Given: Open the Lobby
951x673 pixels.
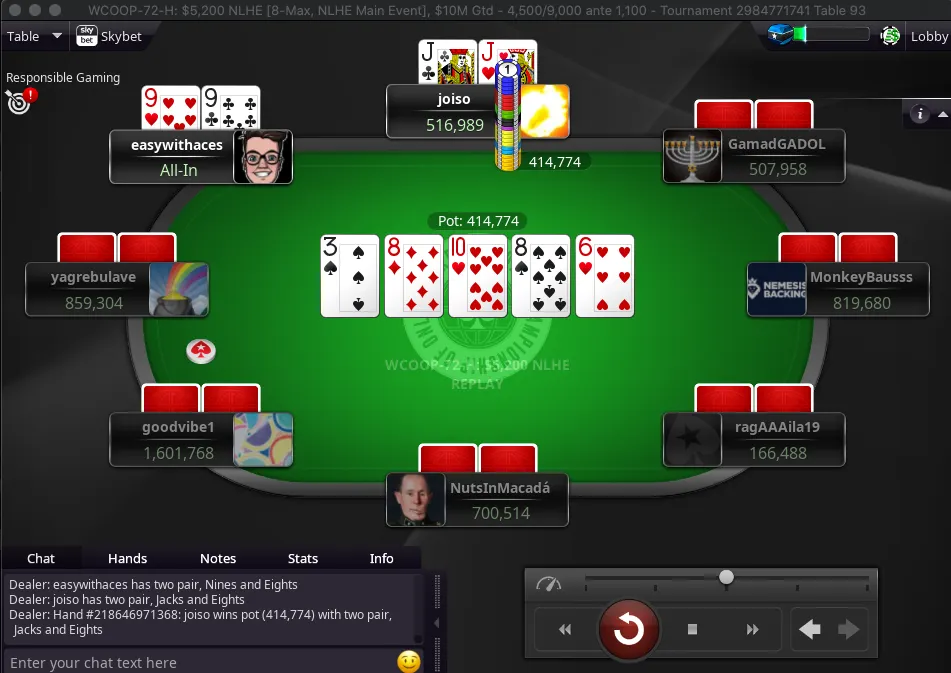Looking at the screenshot, I should [x=928, y=37].
